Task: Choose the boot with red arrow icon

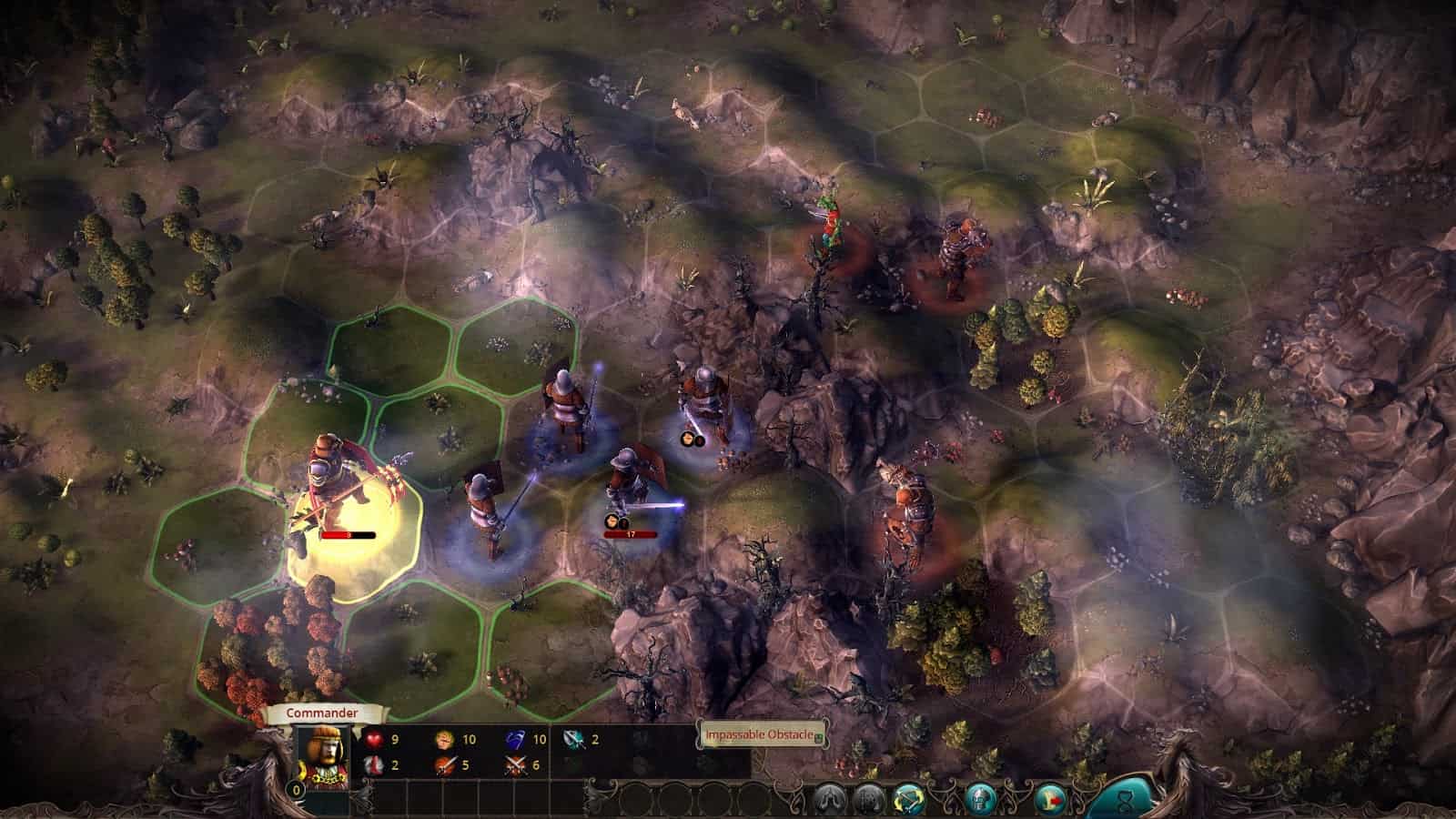Action: 1050,798
